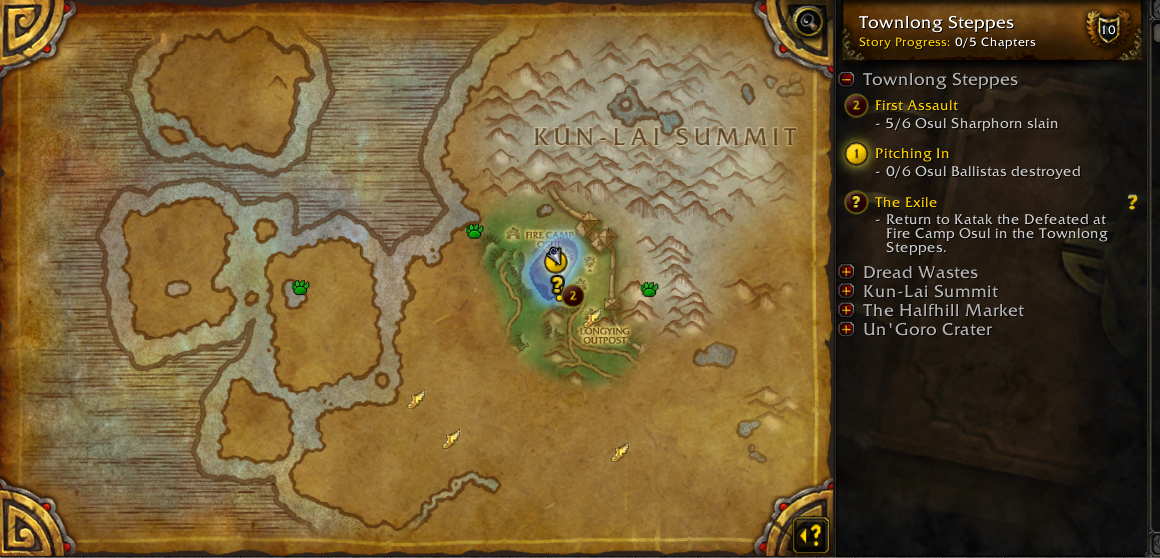
Task: Click the Pitching In marker on the map
Action: coord(555,262)
